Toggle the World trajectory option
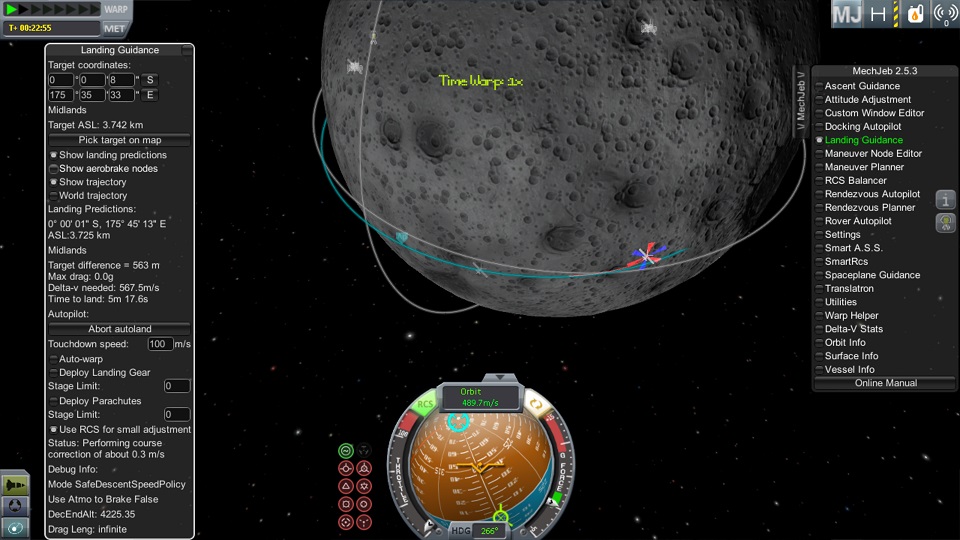The height and width of the screenshot is (540, 960). (54, 196)
